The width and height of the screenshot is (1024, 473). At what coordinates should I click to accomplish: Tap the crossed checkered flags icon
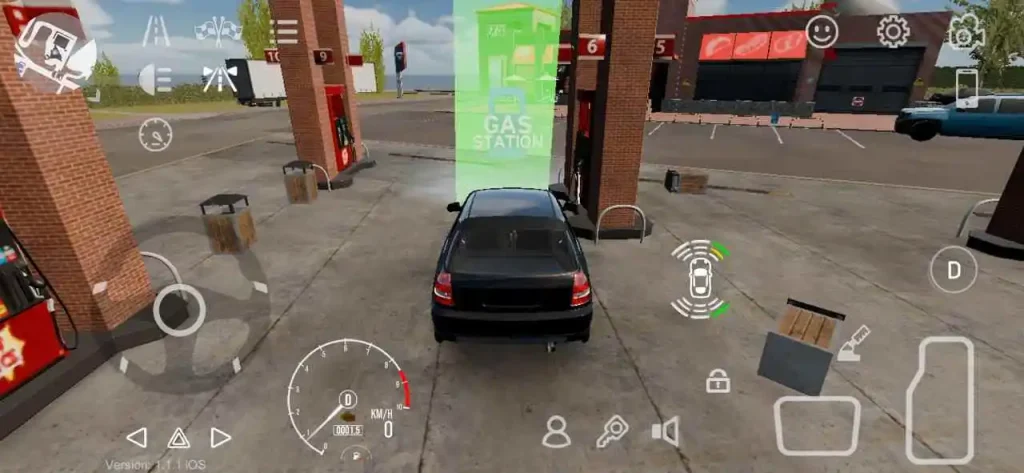tap(218, 32)
